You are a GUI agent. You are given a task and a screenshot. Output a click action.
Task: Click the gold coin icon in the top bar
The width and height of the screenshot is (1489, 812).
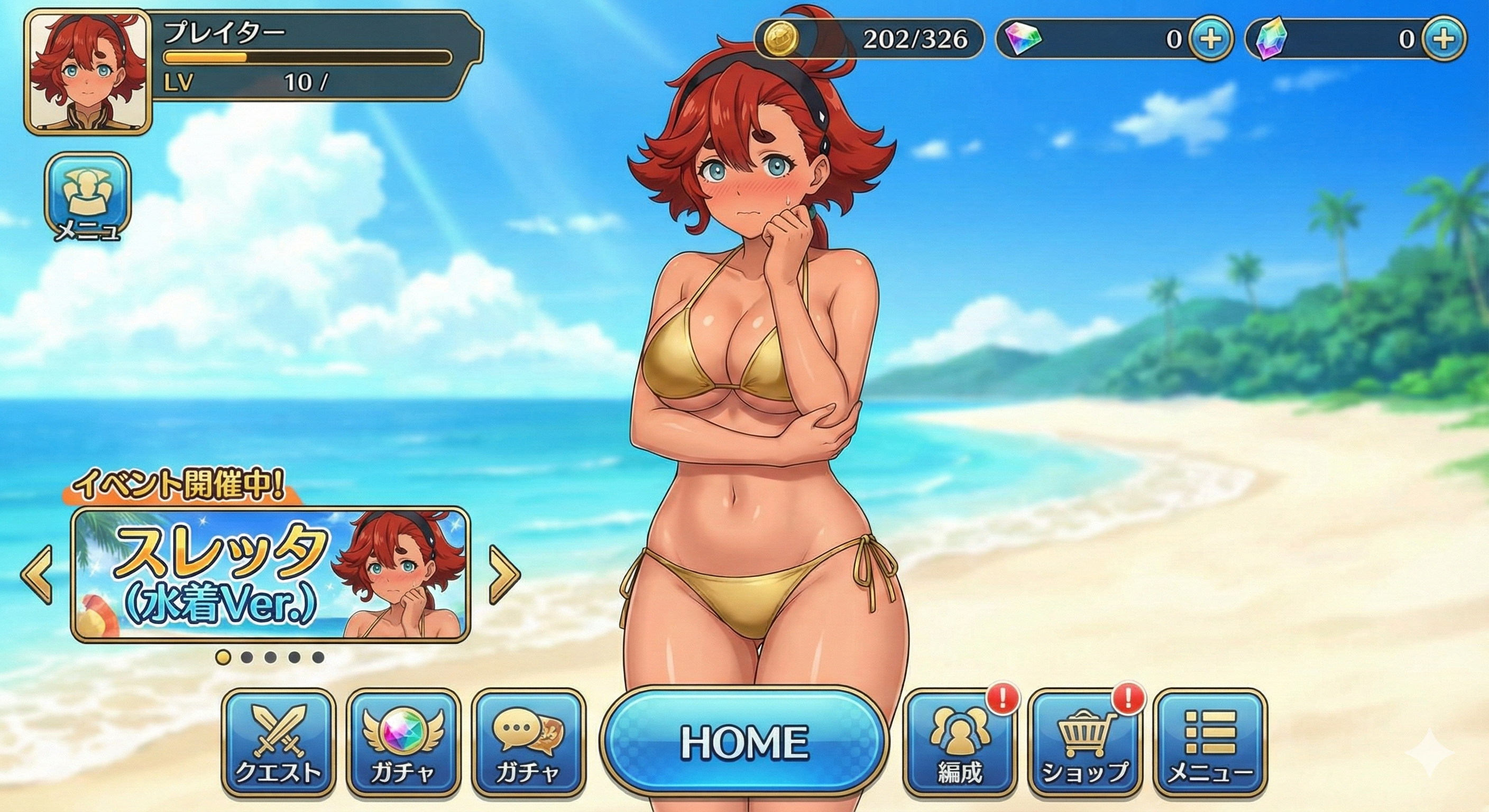780,39
